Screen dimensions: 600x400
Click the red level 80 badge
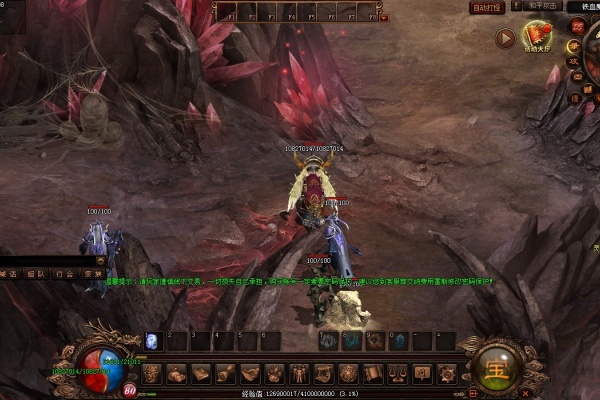(130, 390)
